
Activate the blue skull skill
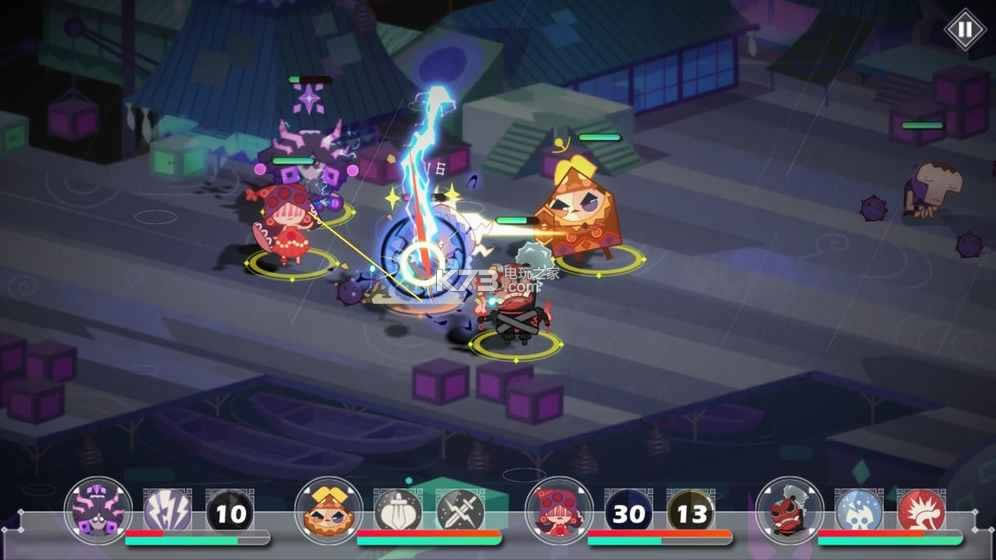859,513
